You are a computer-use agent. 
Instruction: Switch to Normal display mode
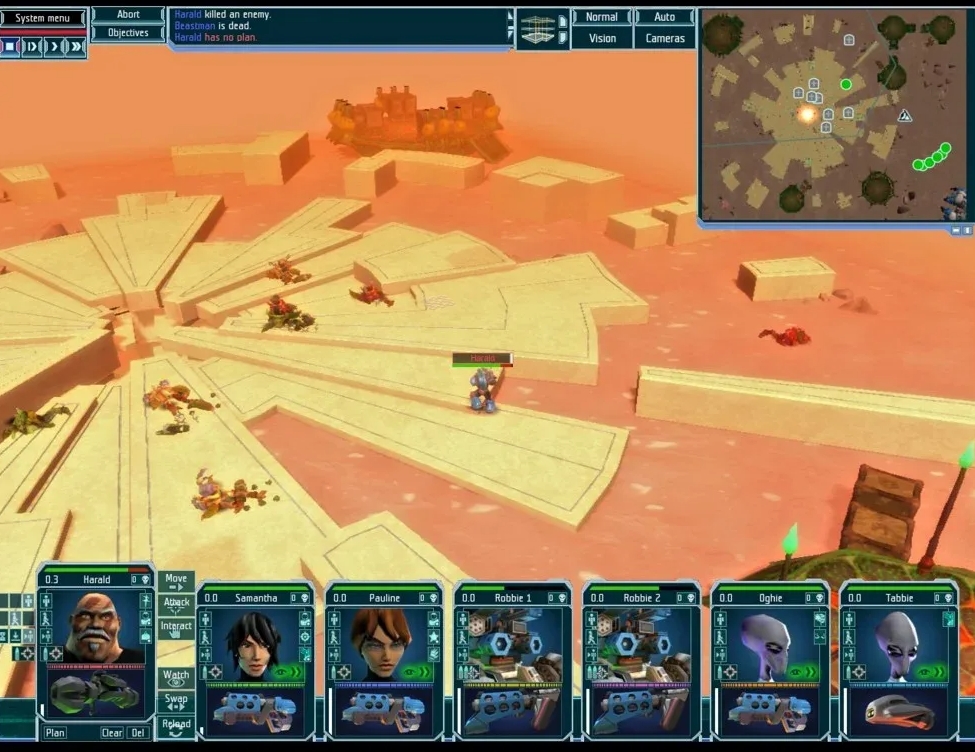pos(601,17)
